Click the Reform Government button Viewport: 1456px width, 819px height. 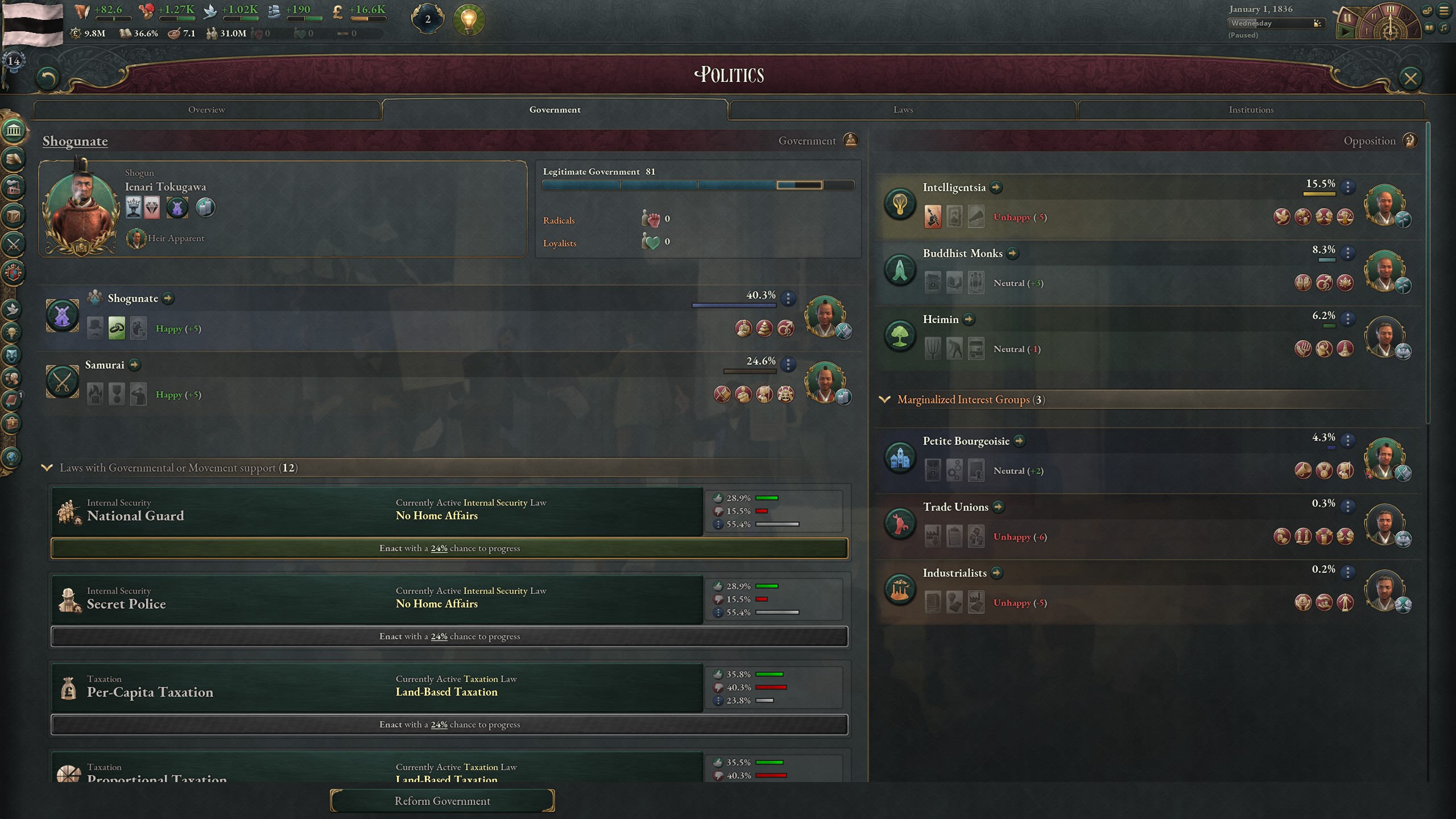442,800
